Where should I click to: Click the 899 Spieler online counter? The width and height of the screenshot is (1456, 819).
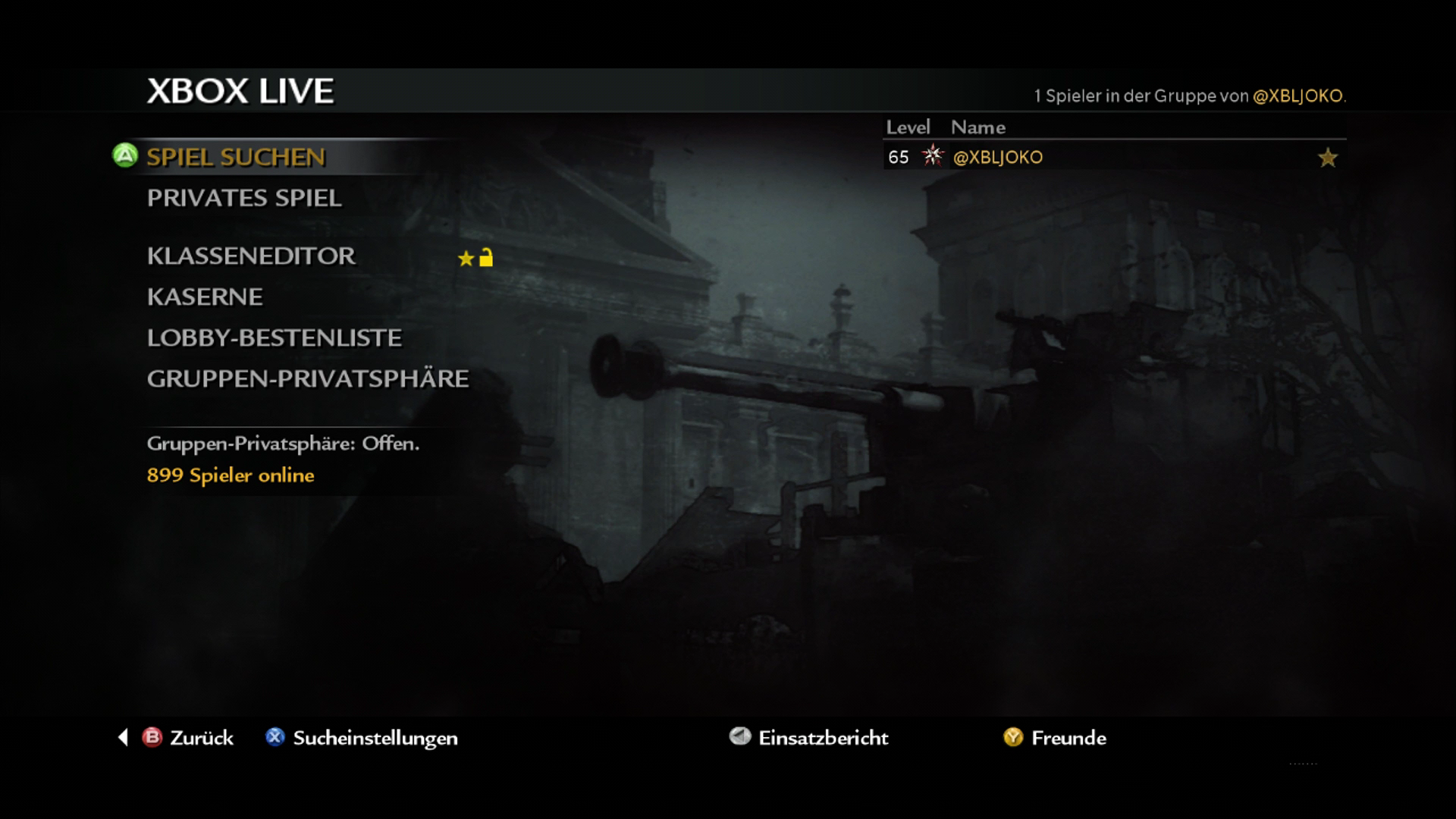pos(231,475)
